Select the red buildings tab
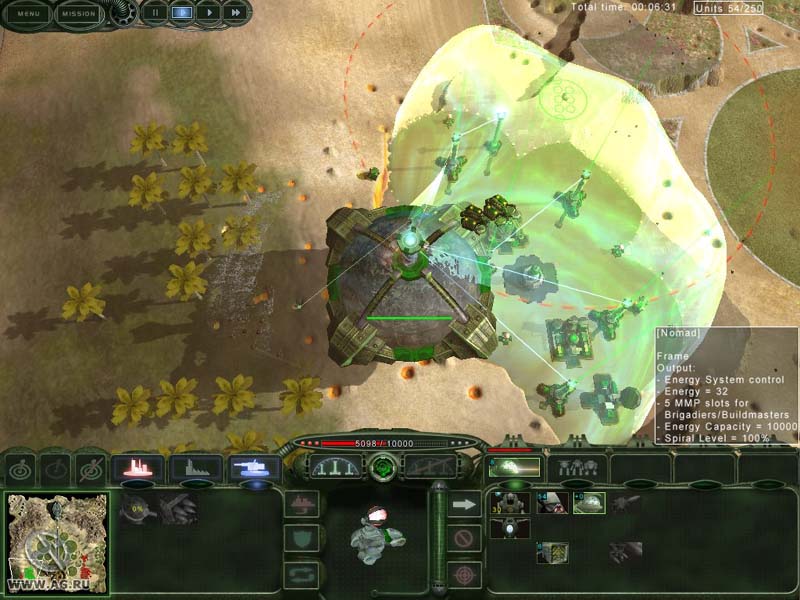 (138, 467)
